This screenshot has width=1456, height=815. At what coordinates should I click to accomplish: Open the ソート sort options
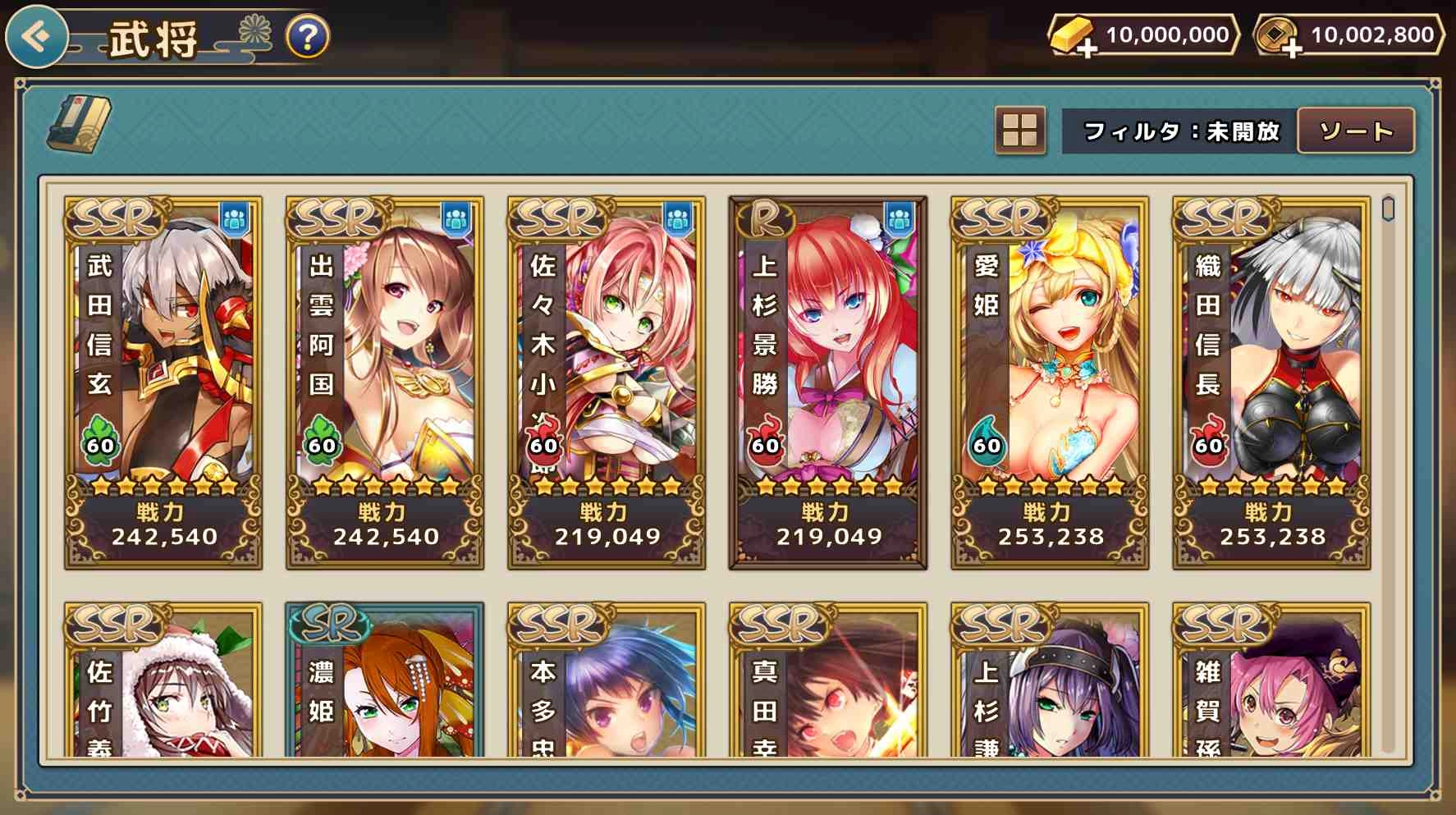coord(1357,130)
